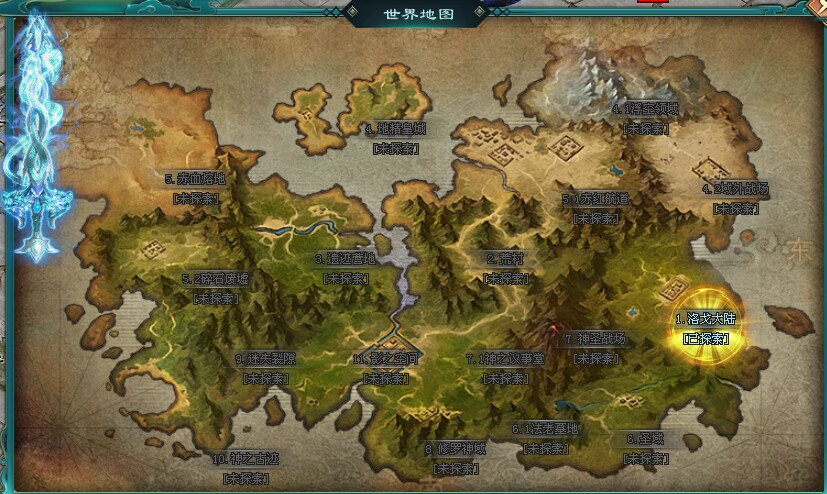Select the 碎石废墟 region label
This screenshot has height=494, width=827.
point(215,278)
